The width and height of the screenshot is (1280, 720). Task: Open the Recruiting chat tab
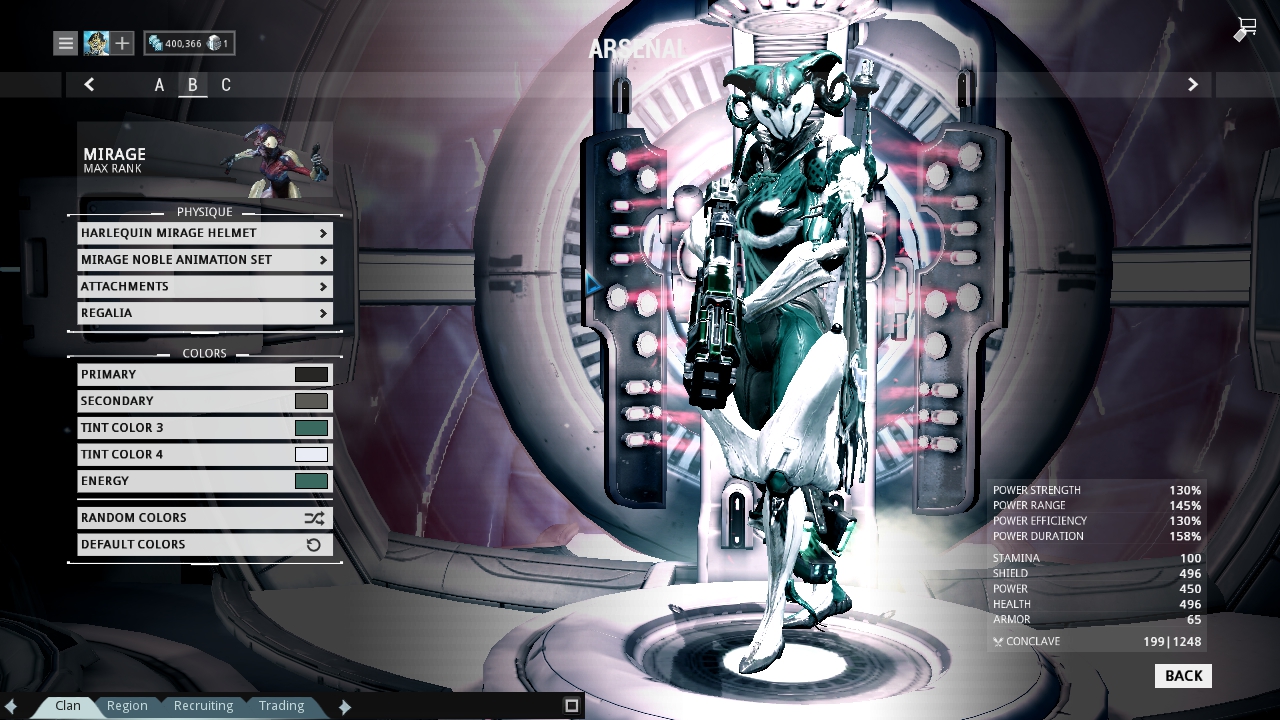[x=203, y=705]
